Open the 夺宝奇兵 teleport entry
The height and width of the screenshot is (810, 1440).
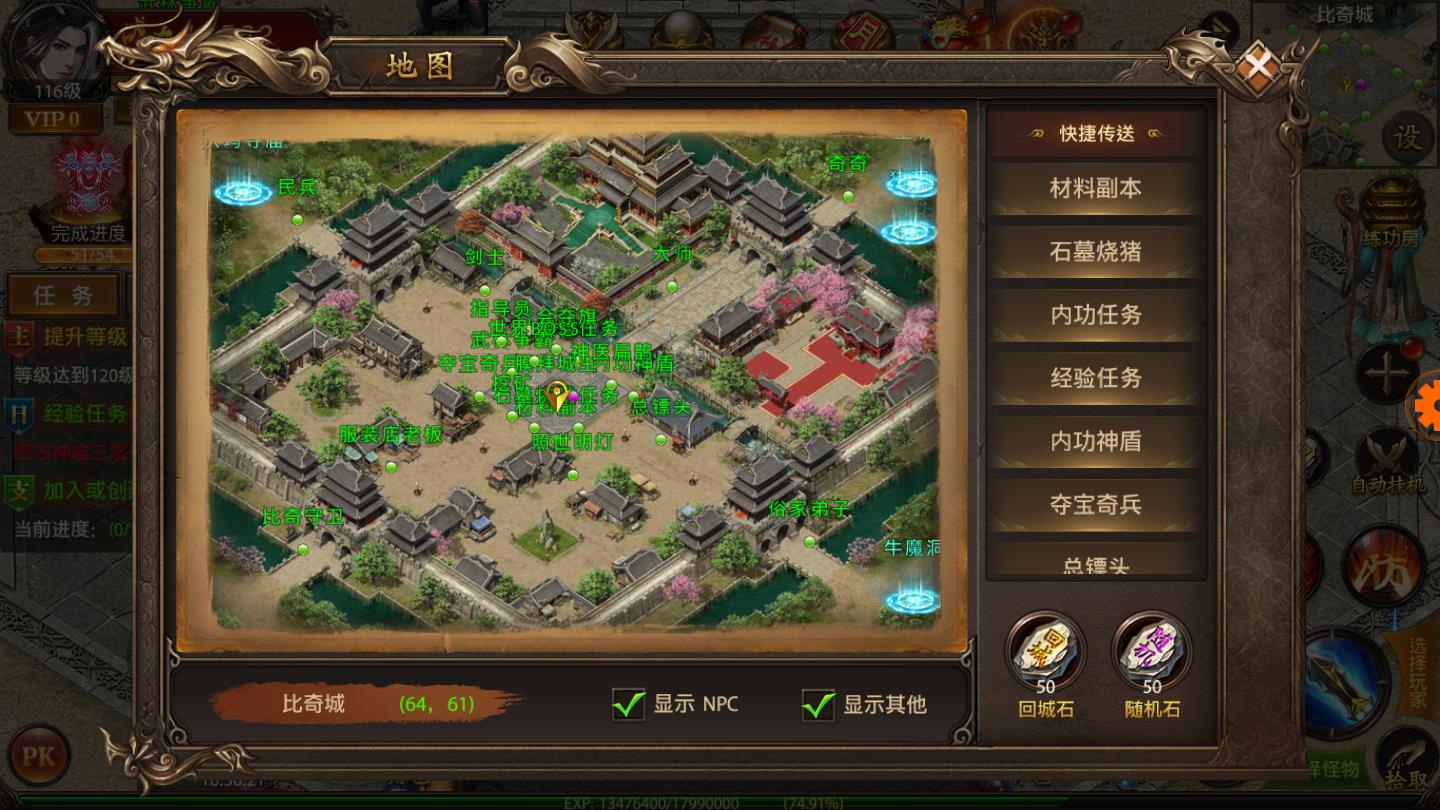(1094, 505)
